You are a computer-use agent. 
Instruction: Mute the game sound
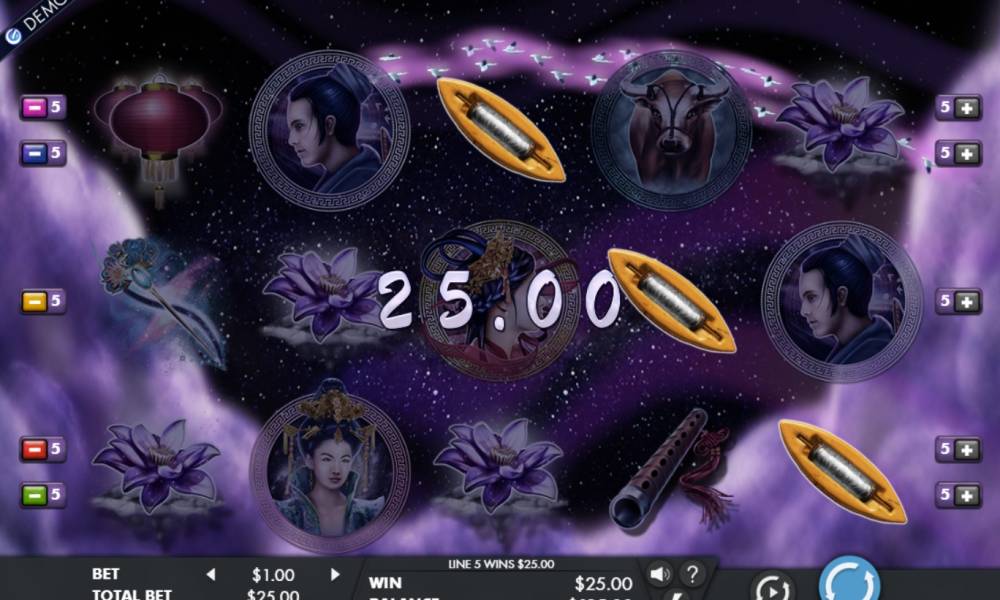(659, 574)
